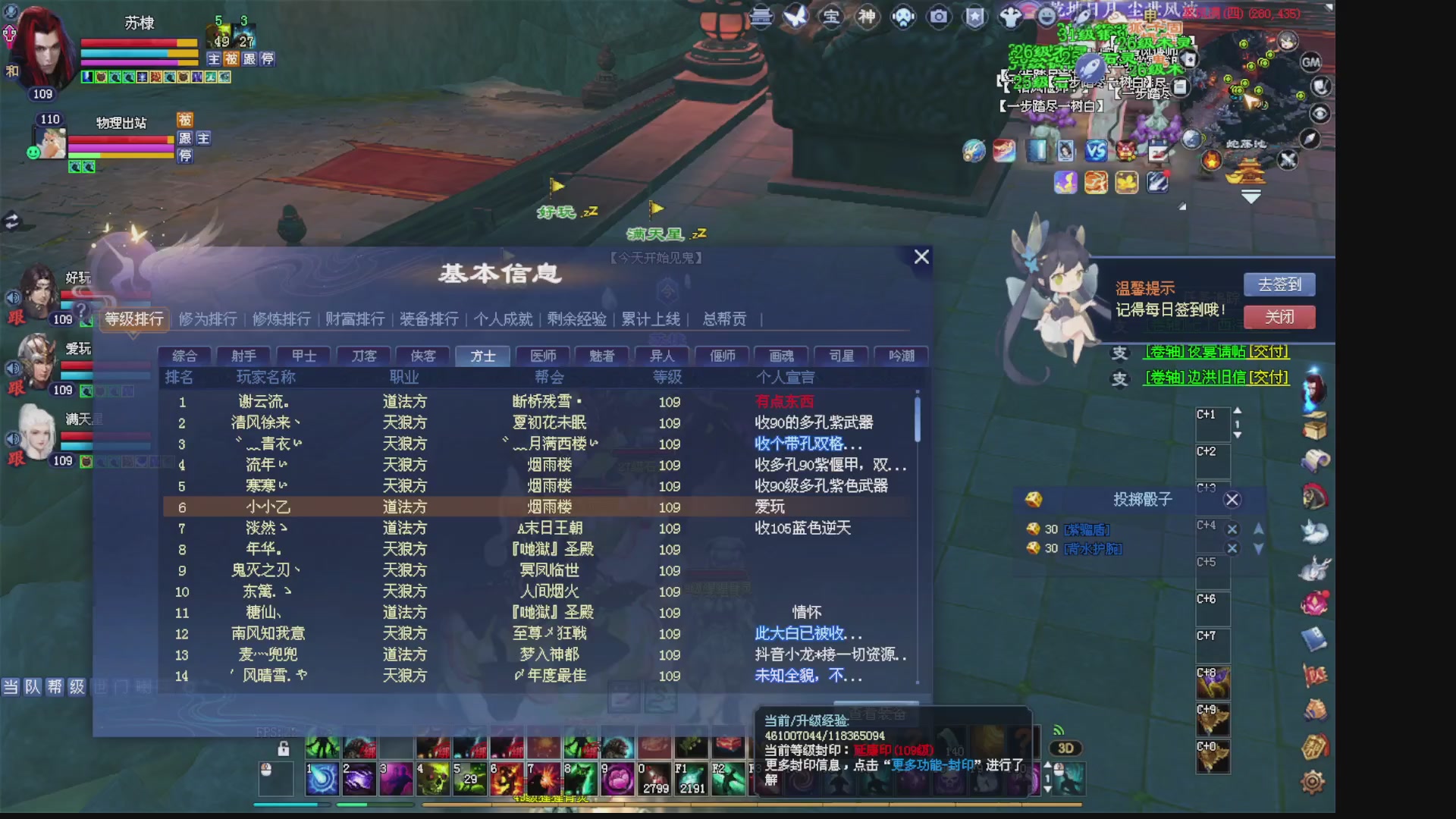This screenshot has height=819, width=1456.
Task: Click the 宝 treasure icon on top bar
Action: click(832, 17)
